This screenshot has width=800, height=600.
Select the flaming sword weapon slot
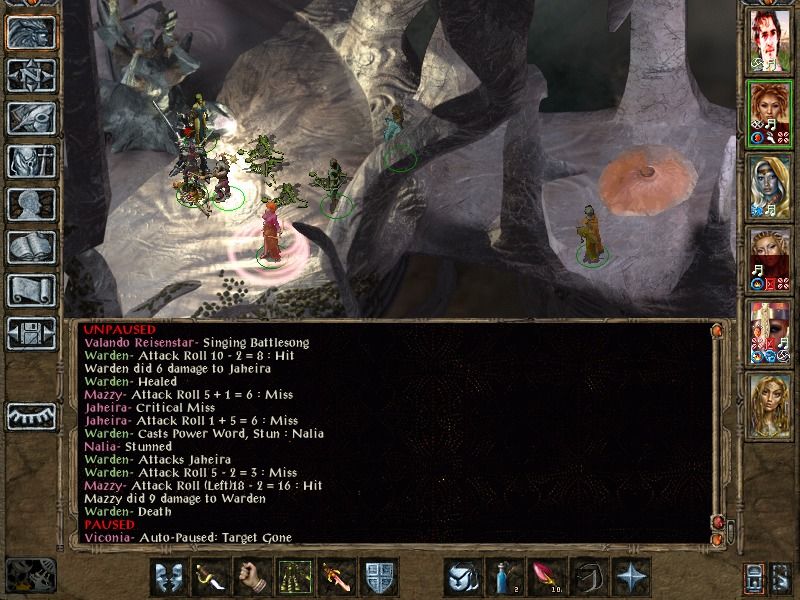point(335,578)
